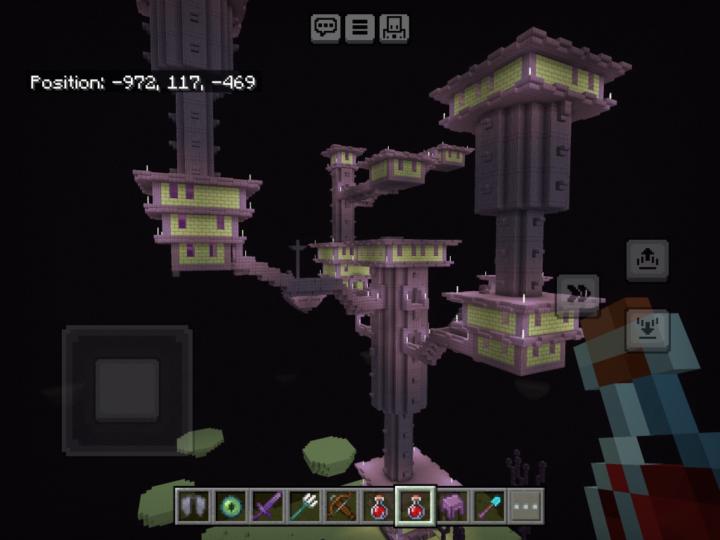Select the purple shulker box slot
The width and height of the screenshot is (720, 540).
(x=451, y=507)
